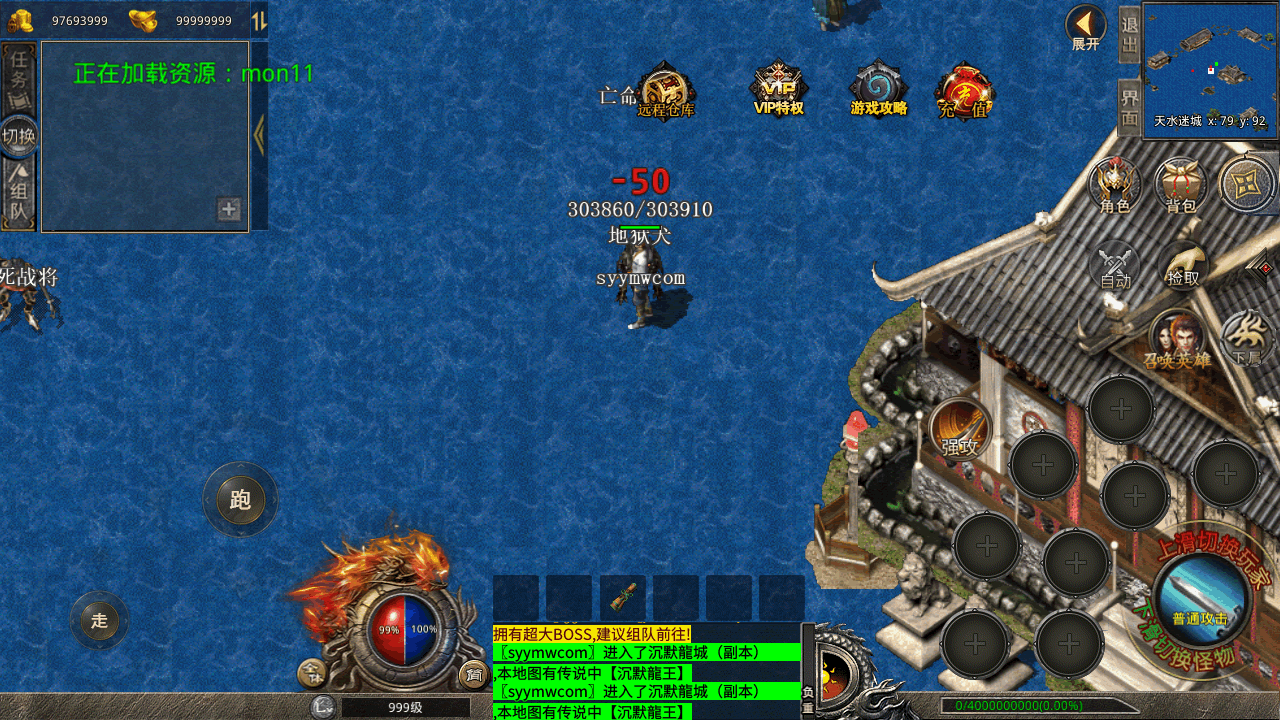
Task: Open the 角色 character sheet
Action: pyautogui.click(x=1115, y=185)
